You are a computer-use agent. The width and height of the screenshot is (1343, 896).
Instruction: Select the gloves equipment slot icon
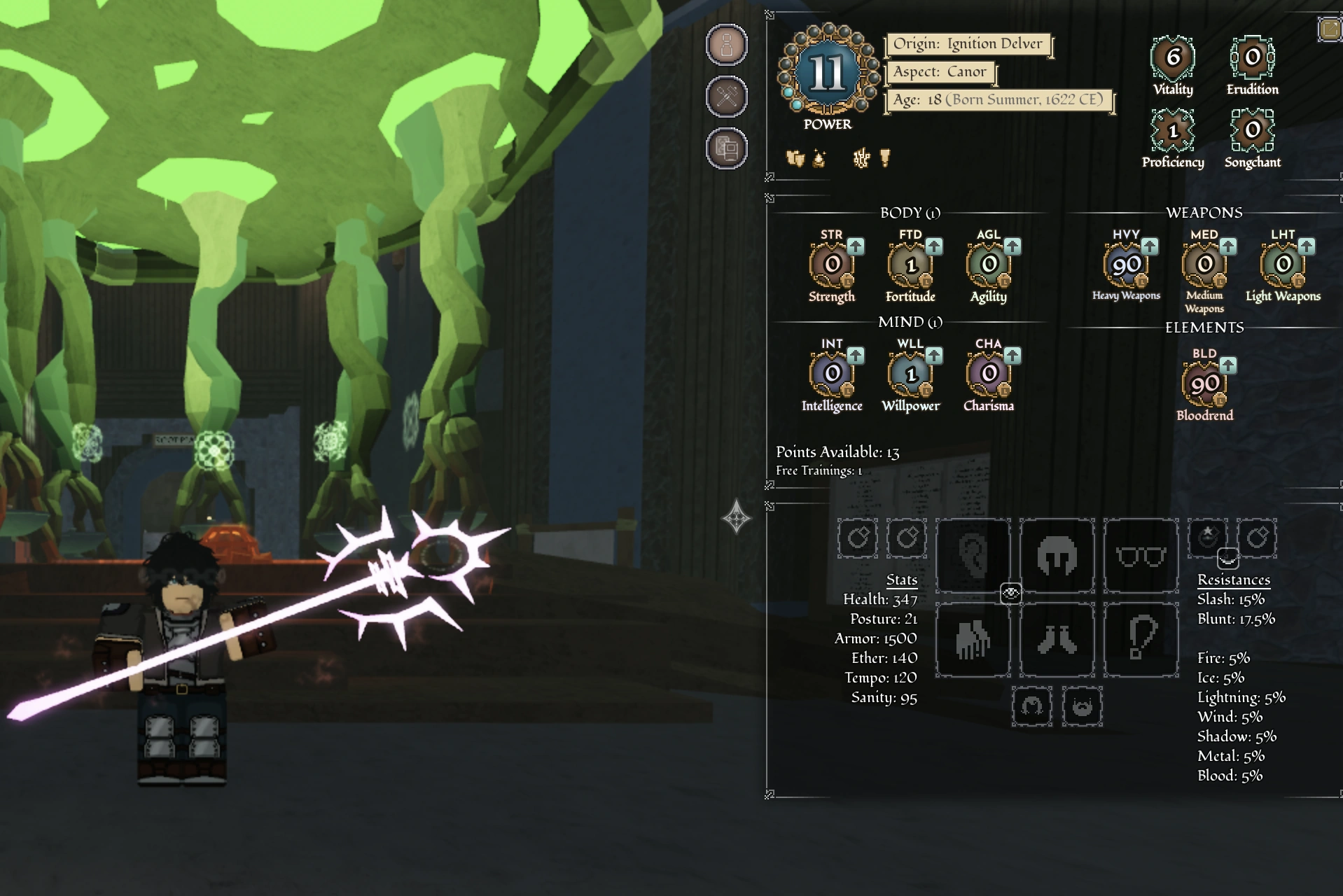[x=972, y=640]
